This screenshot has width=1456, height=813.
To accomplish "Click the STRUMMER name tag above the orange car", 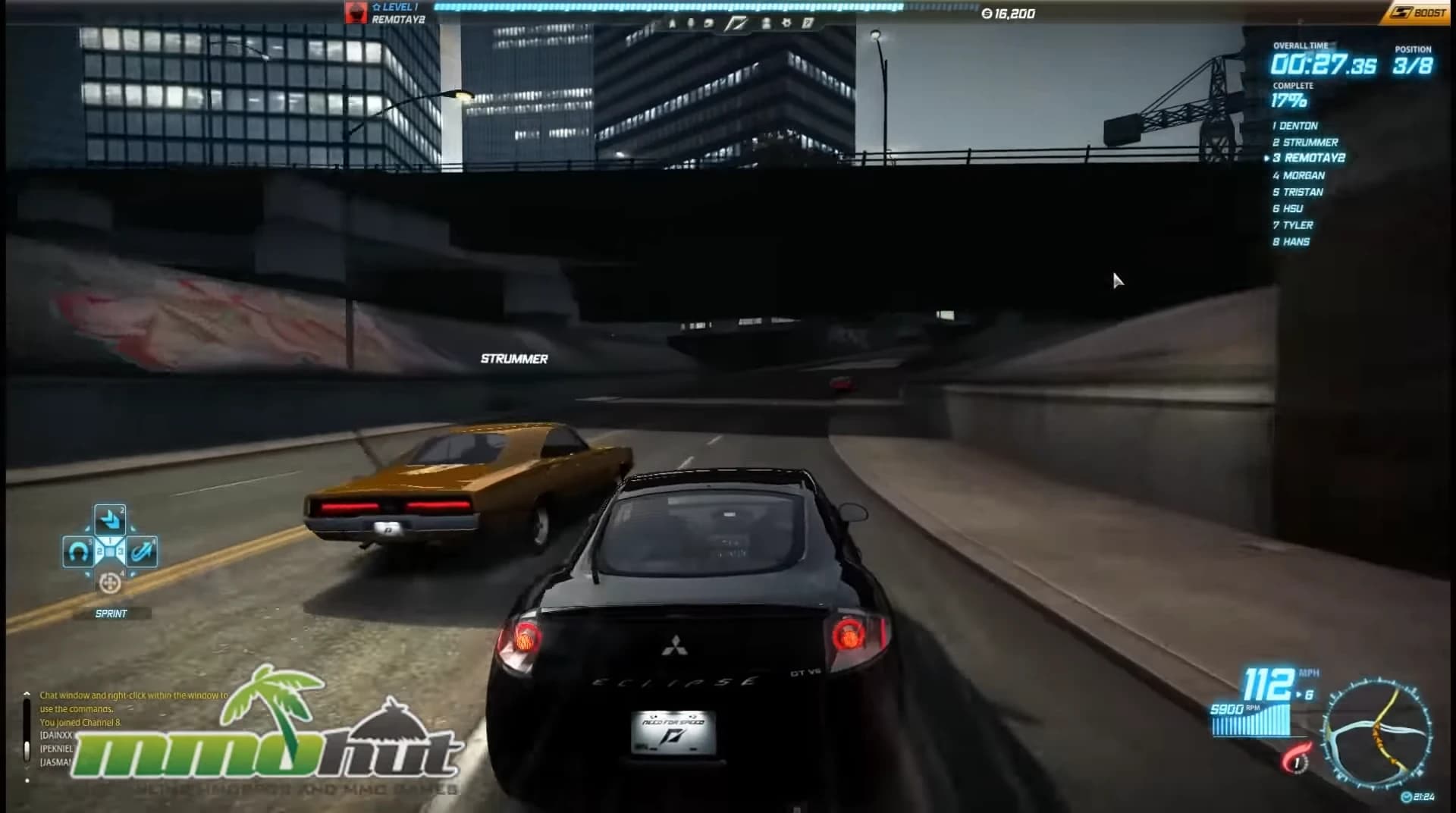I will point(514,358).
